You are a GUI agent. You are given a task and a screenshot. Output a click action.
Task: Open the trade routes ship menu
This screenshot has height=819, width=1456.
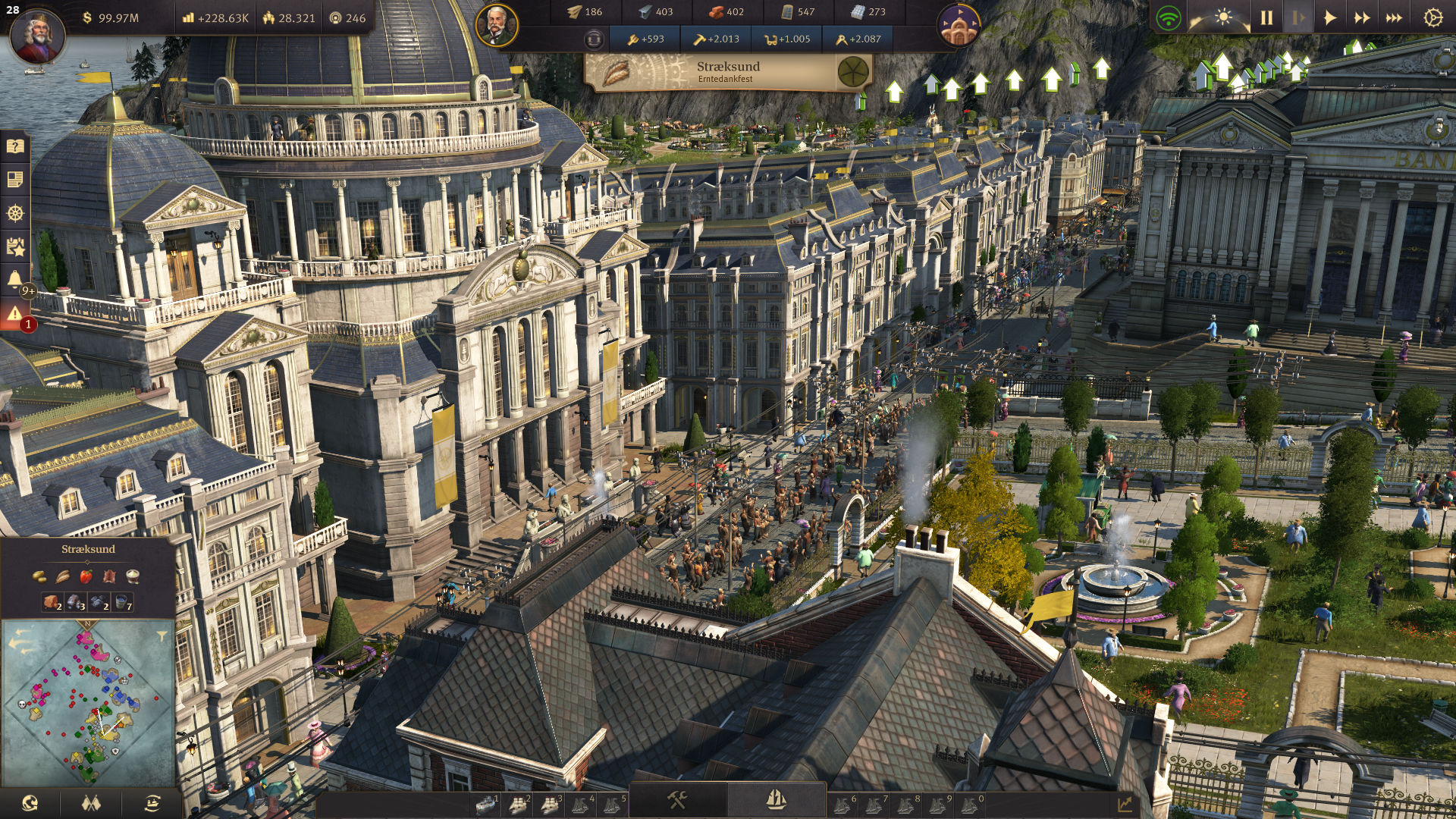click(152, 803)
